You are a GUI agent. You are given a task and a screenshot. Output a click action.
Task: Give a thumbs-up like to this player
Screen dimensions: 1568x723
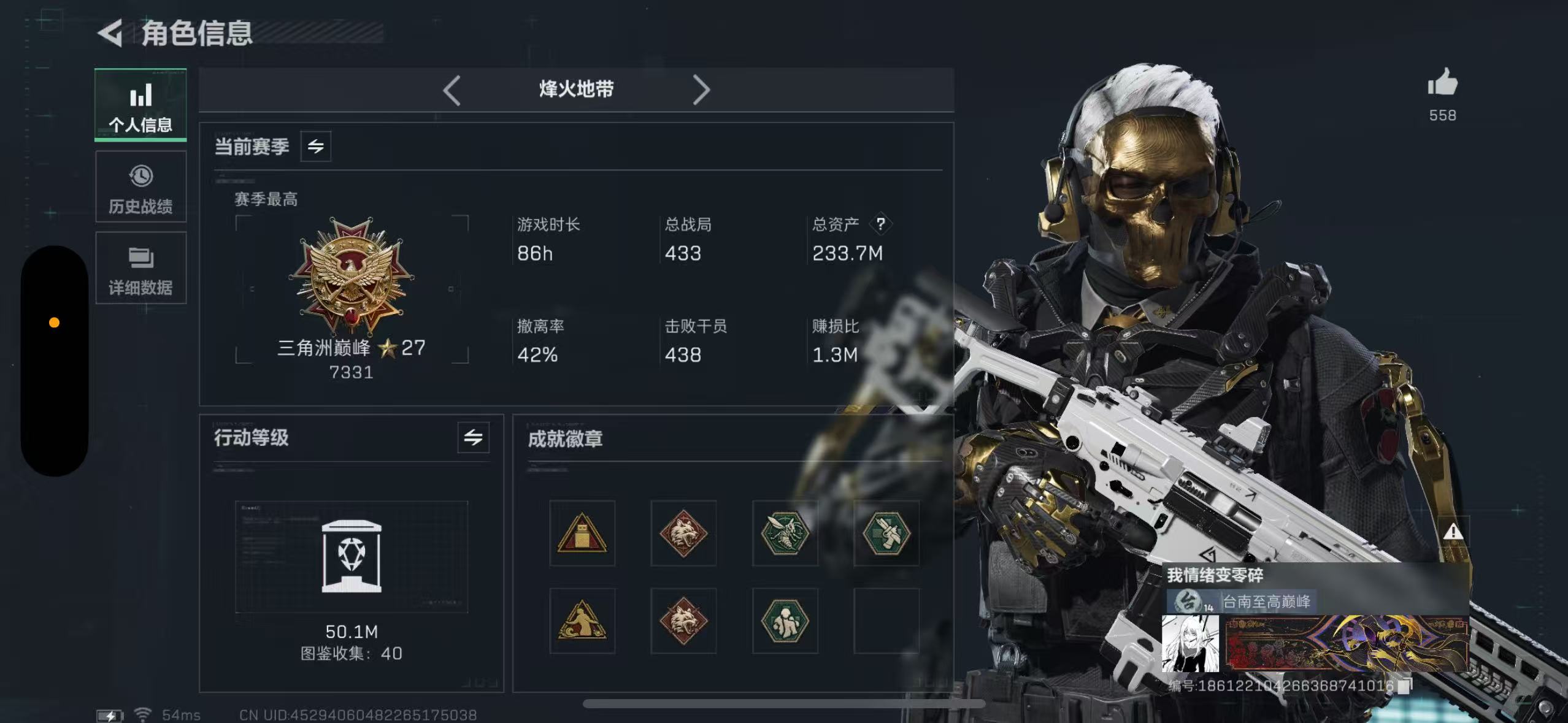(1442, 83)
